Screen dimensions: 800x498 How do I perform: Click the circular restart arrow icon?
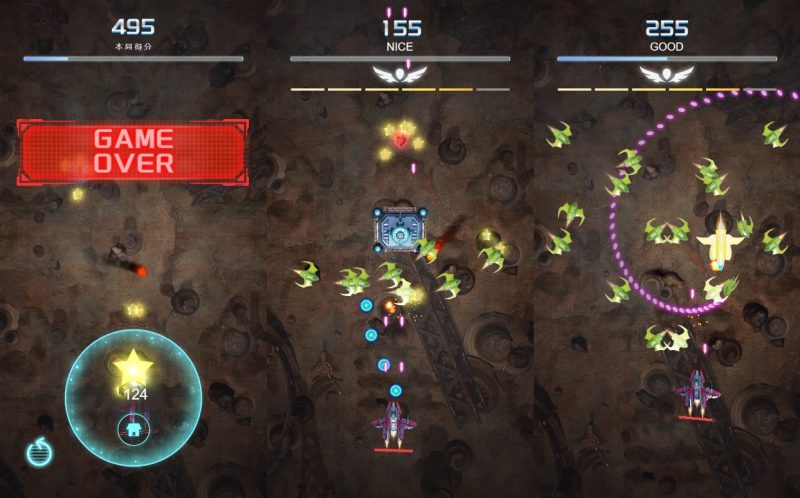click(39, 452)
